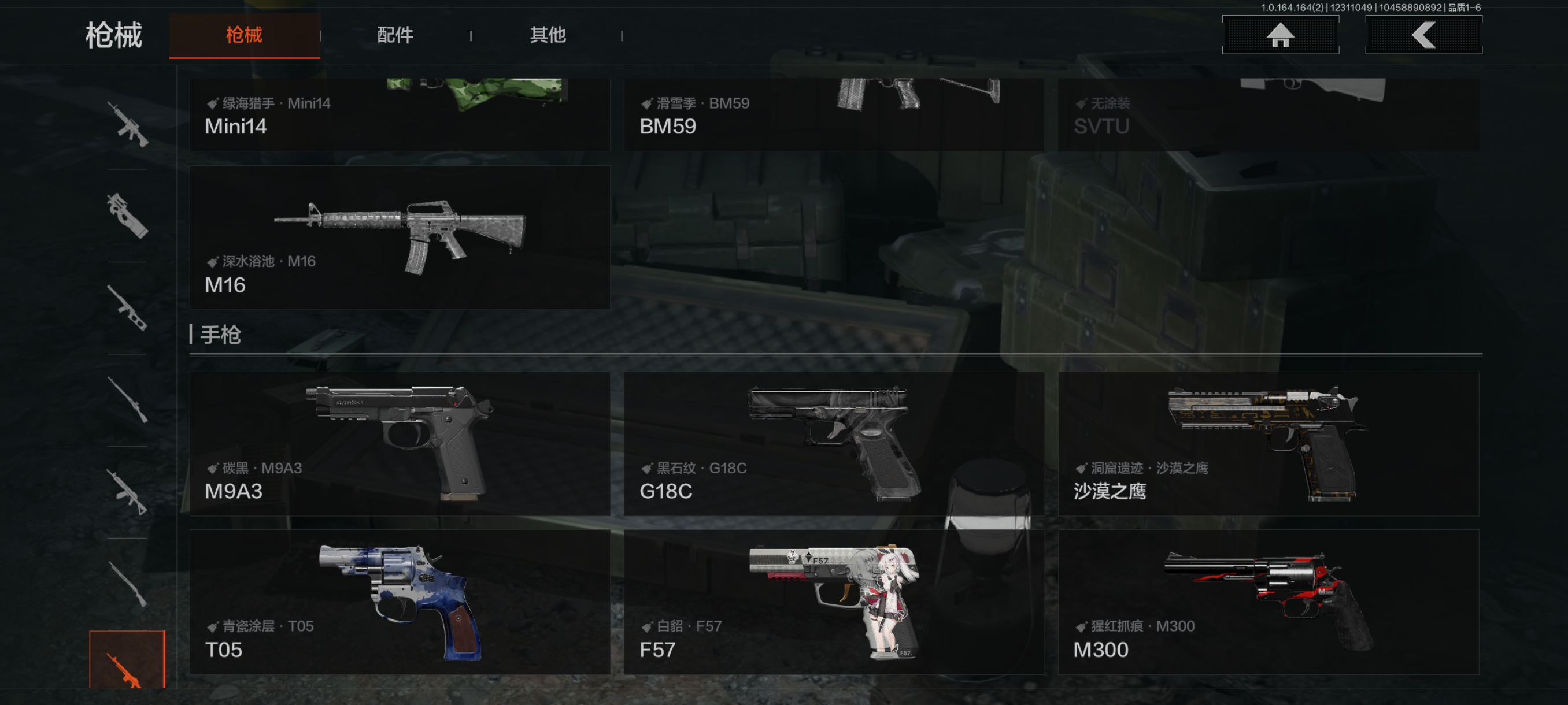This screenshot has height=705, width=1568.
Task: Select the M9A3 pistol card
Action: 400,443
